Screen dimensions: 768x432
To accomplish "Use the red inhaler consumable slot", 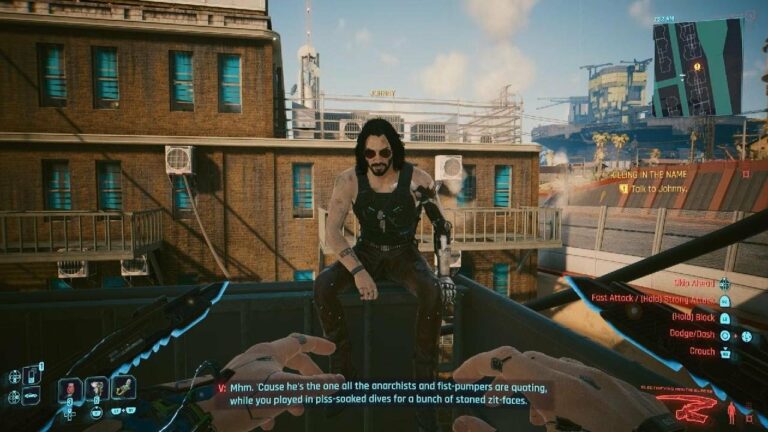I will coord(69,388).
